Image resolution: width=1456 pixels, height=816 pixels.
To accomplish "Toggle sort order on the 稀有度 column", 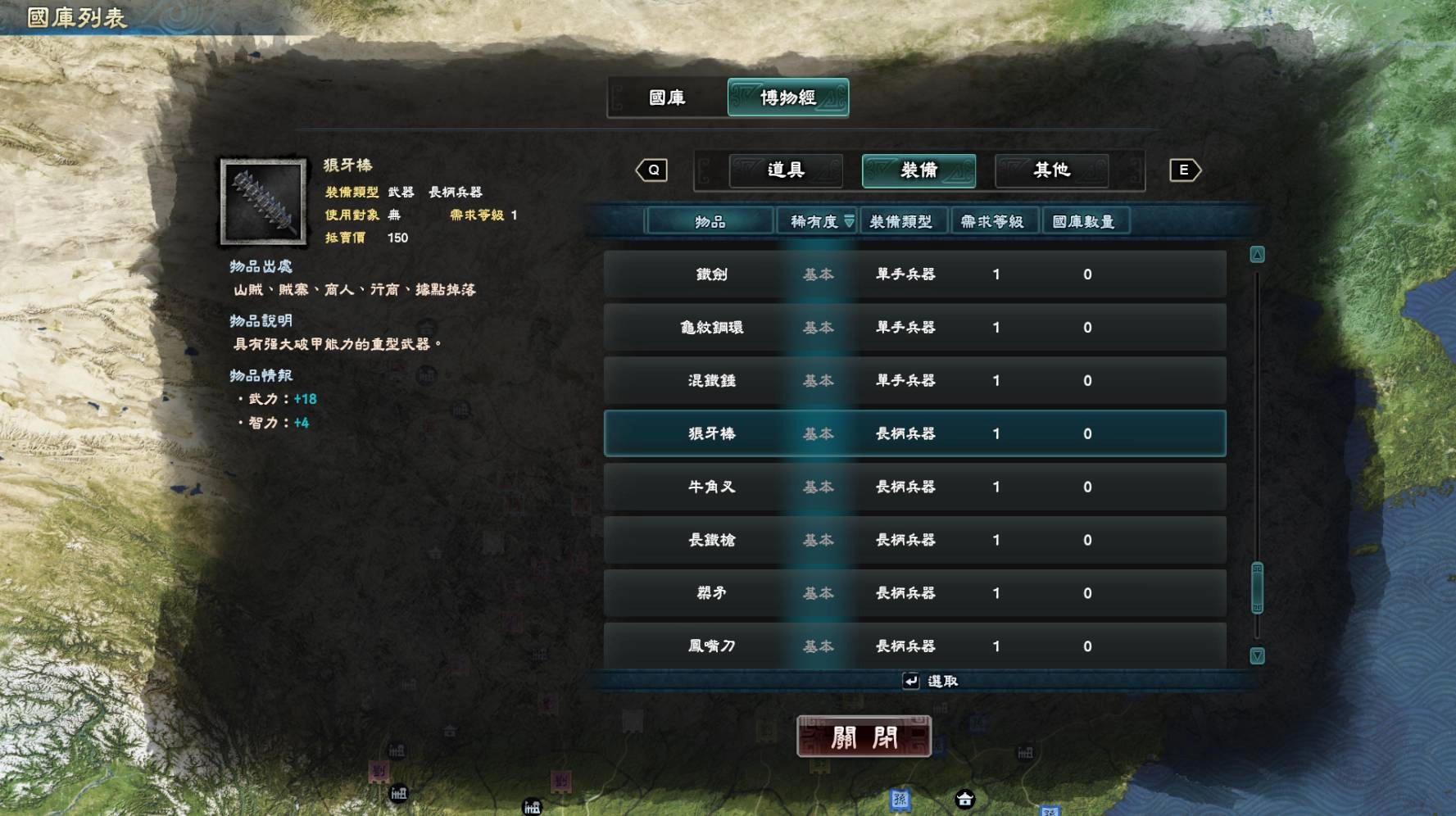I will [815, 220].
